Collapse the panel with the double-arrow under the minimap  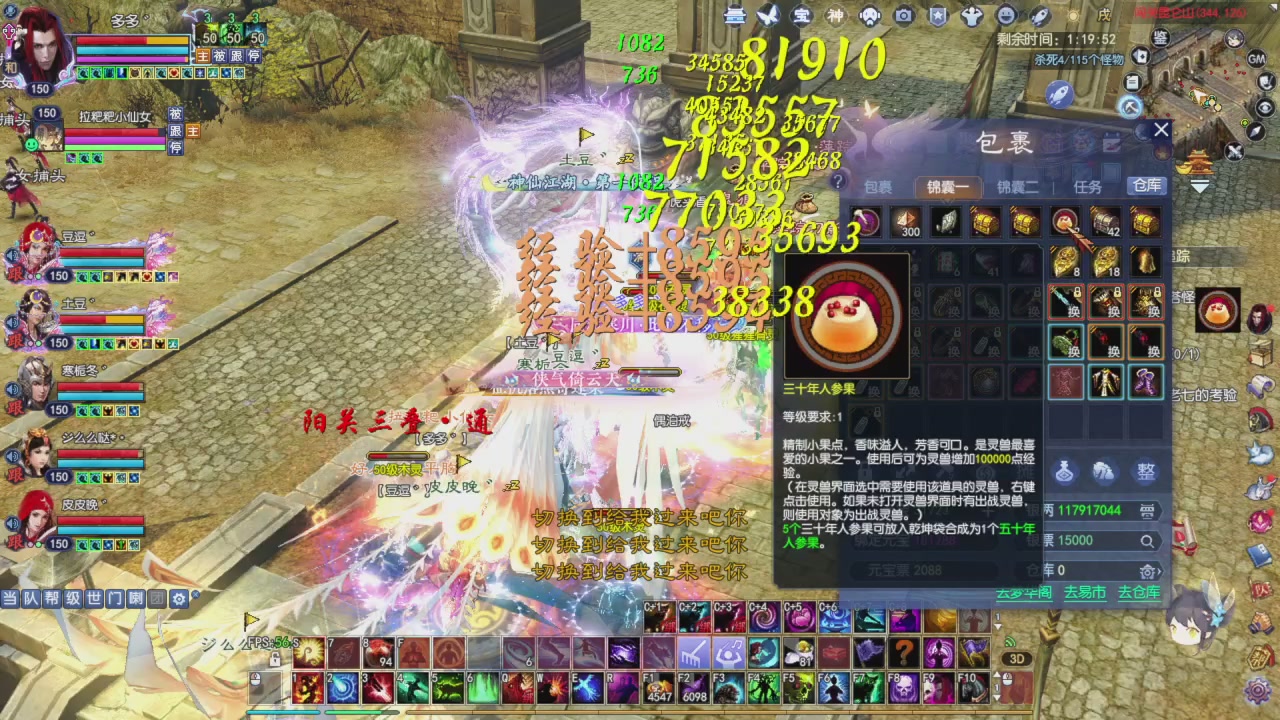[x=1199, y=186]
